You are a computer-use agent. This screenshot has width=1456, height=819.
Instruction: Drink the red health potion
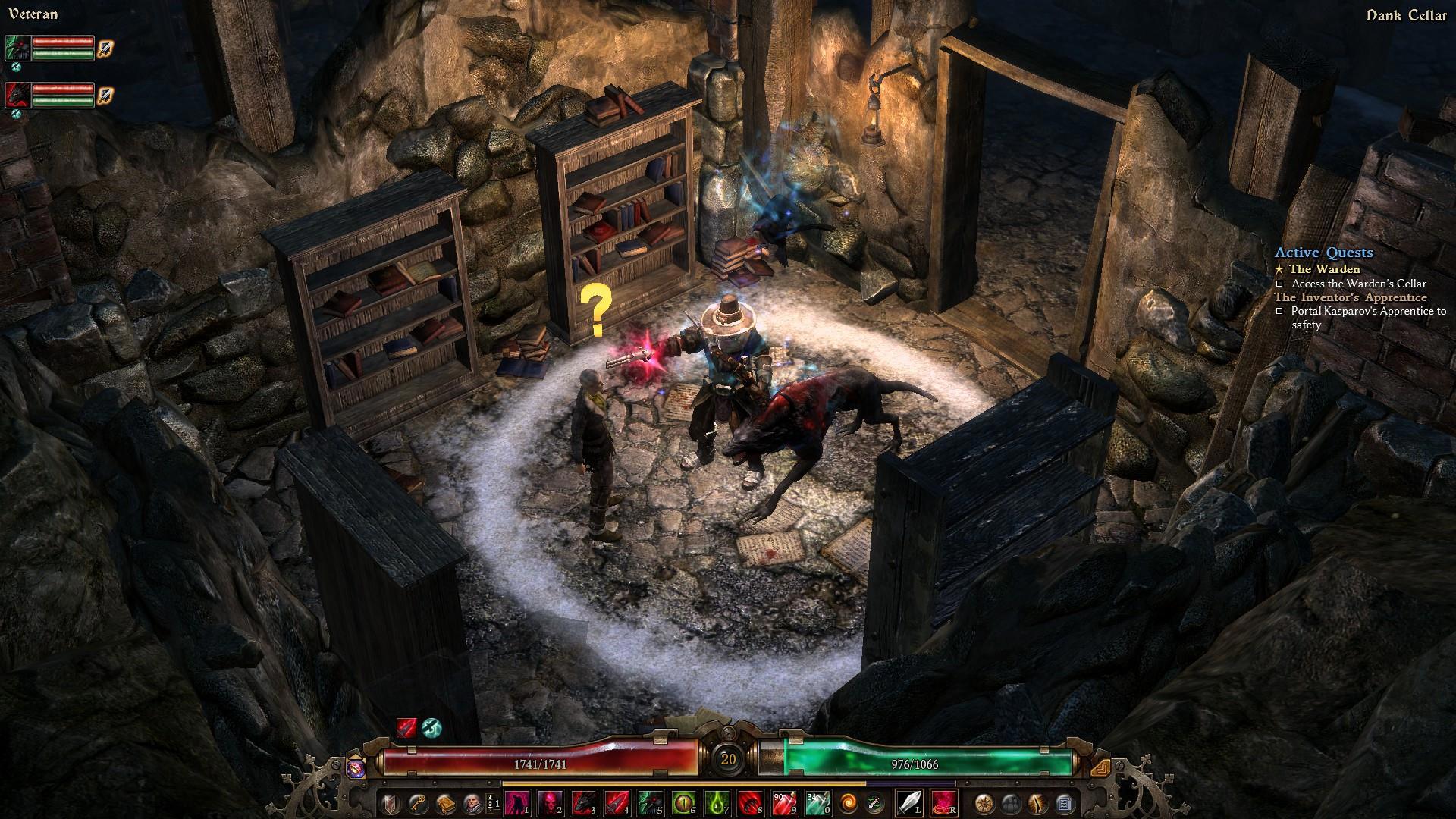783,803
